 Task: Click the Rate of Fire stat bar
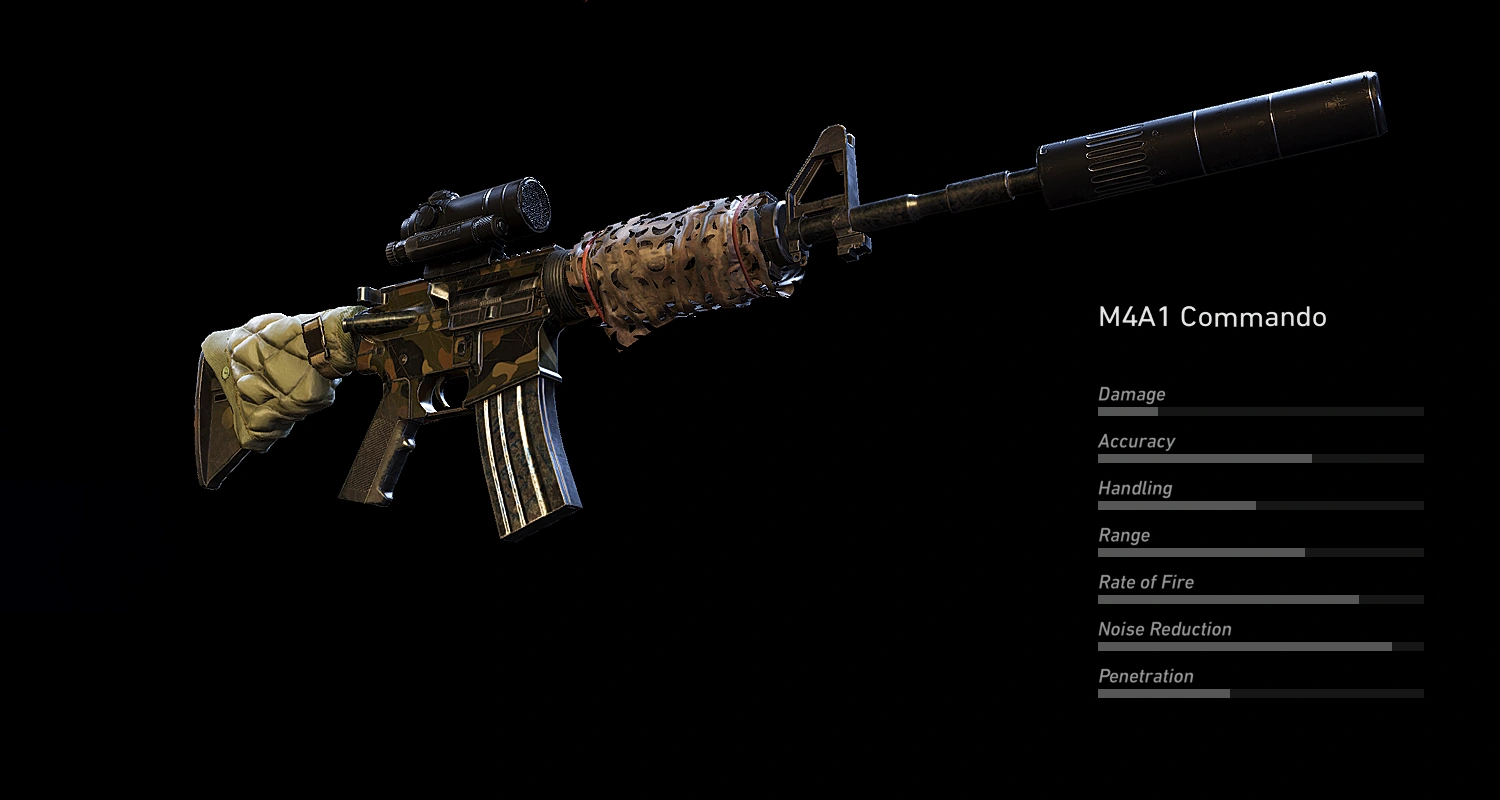click(1260, 599)
